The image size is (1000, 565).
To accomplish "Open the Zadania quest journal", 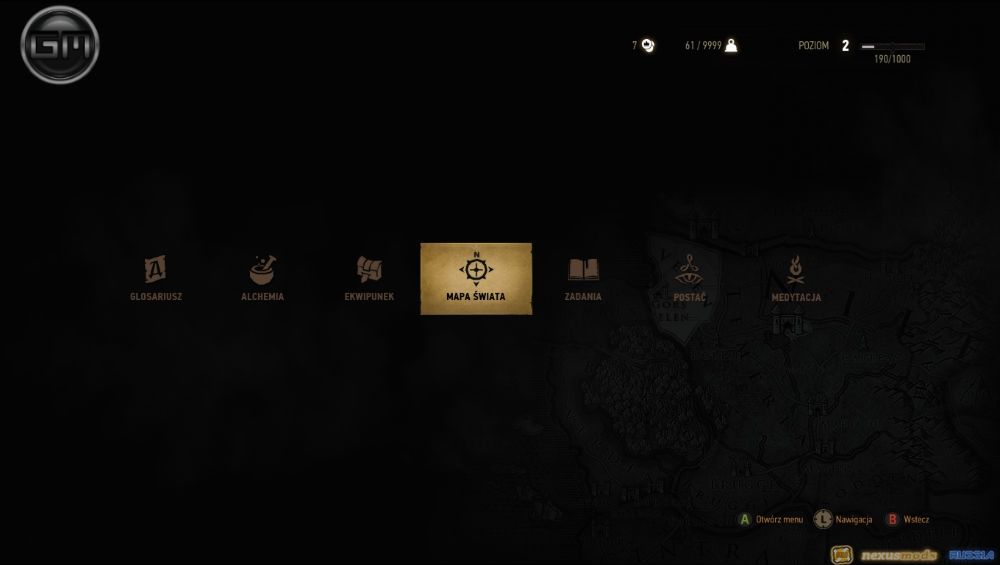I will click(583, 278).
